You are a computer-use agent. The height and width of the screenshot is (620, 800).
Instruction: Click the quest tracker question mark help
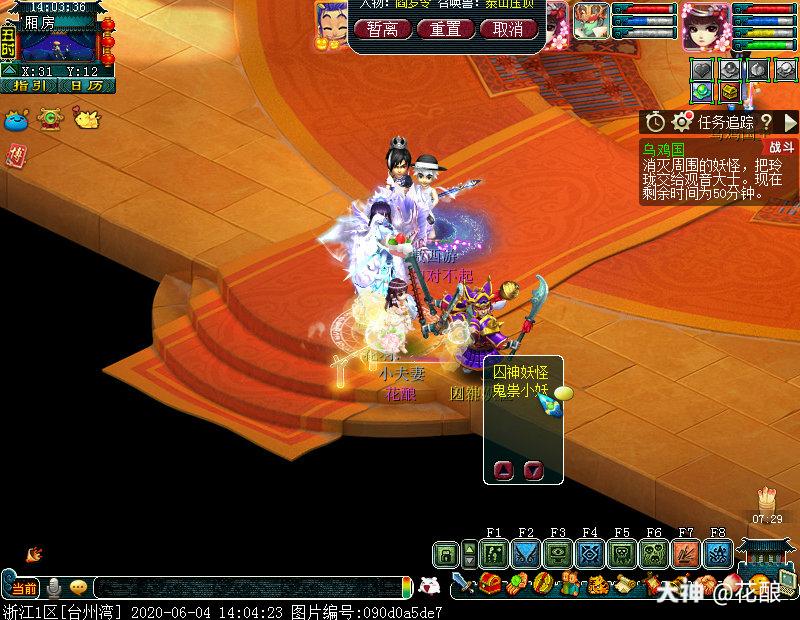point(765,122)
